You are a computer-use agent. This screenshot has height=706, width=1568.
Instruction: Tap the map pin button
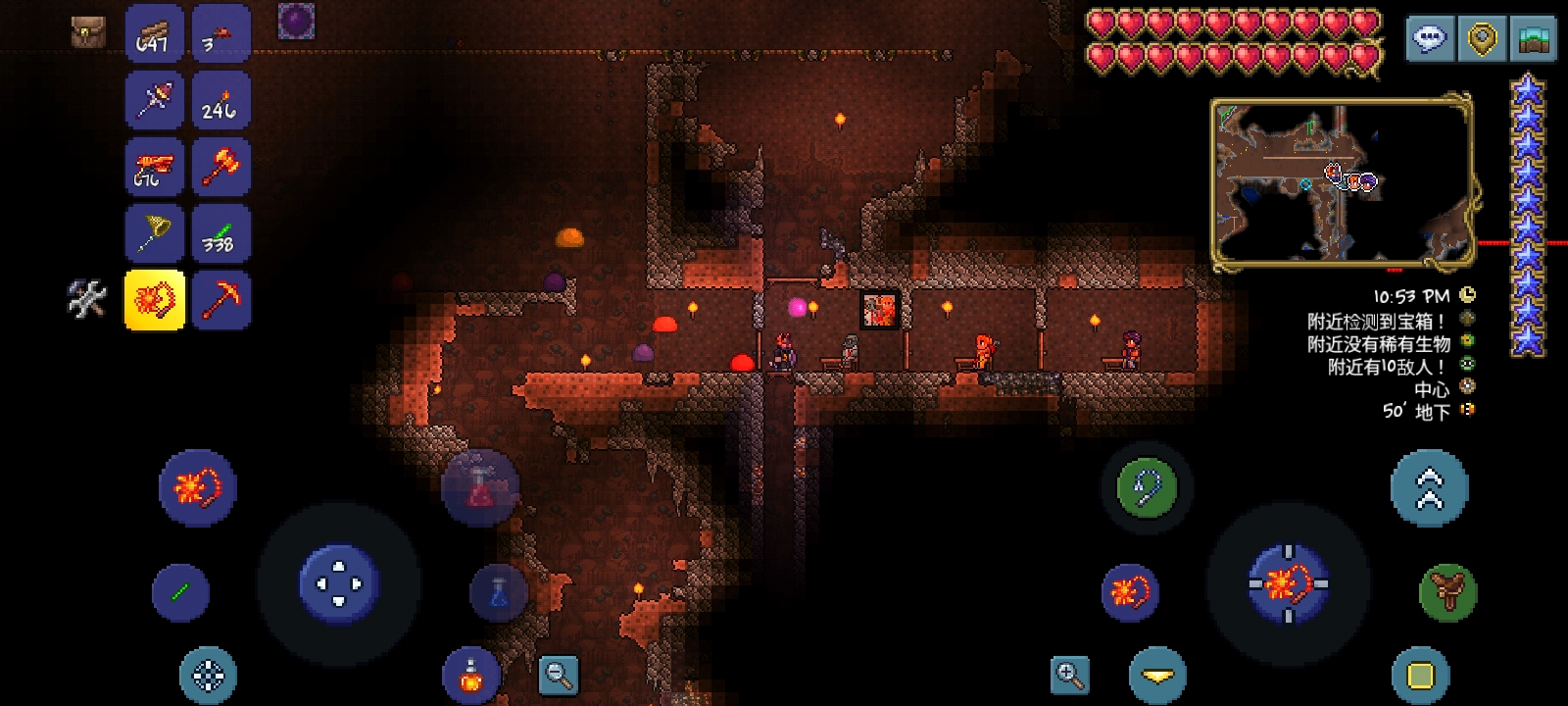(x=1482, y=39)
